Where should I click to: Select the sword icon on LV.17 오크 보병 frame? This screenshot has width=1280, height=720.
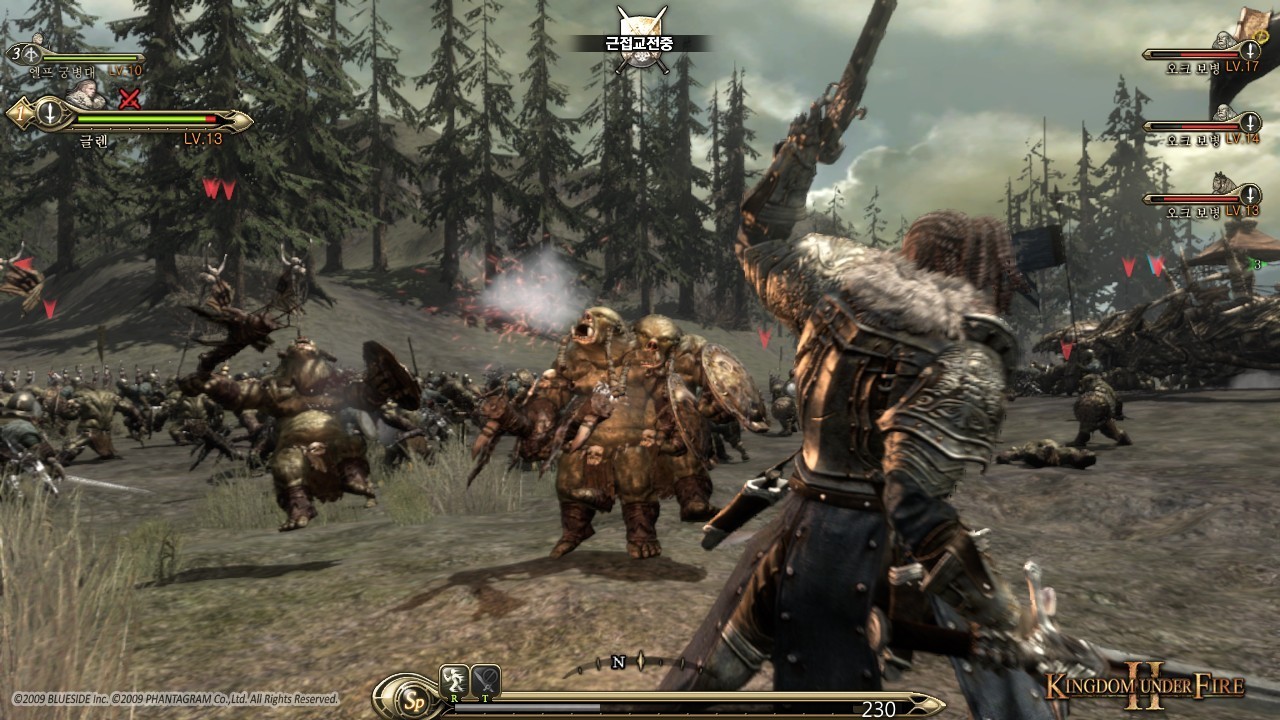[x=1250, y=51]
